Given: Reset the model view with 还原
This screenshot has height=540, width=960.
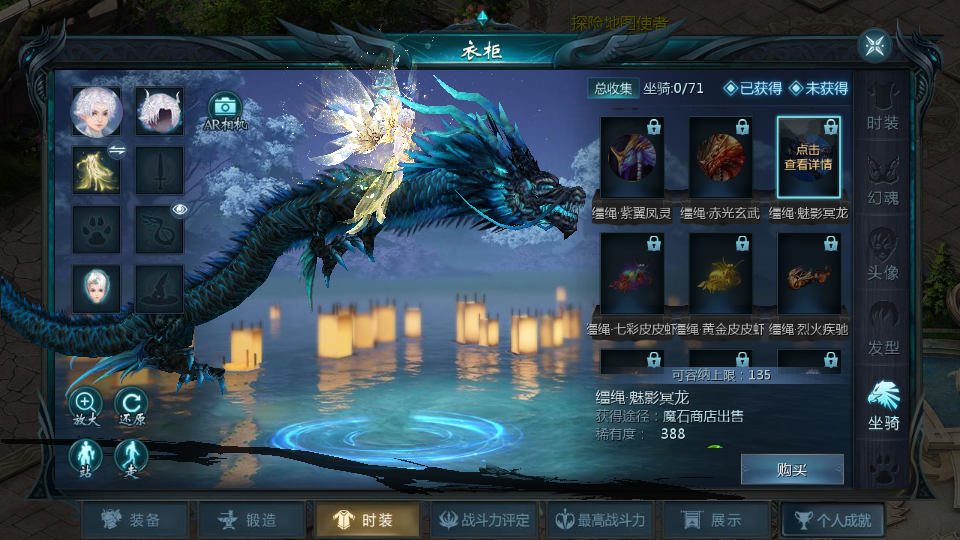Looking at the screenshot, I should (x=131, y=405).
